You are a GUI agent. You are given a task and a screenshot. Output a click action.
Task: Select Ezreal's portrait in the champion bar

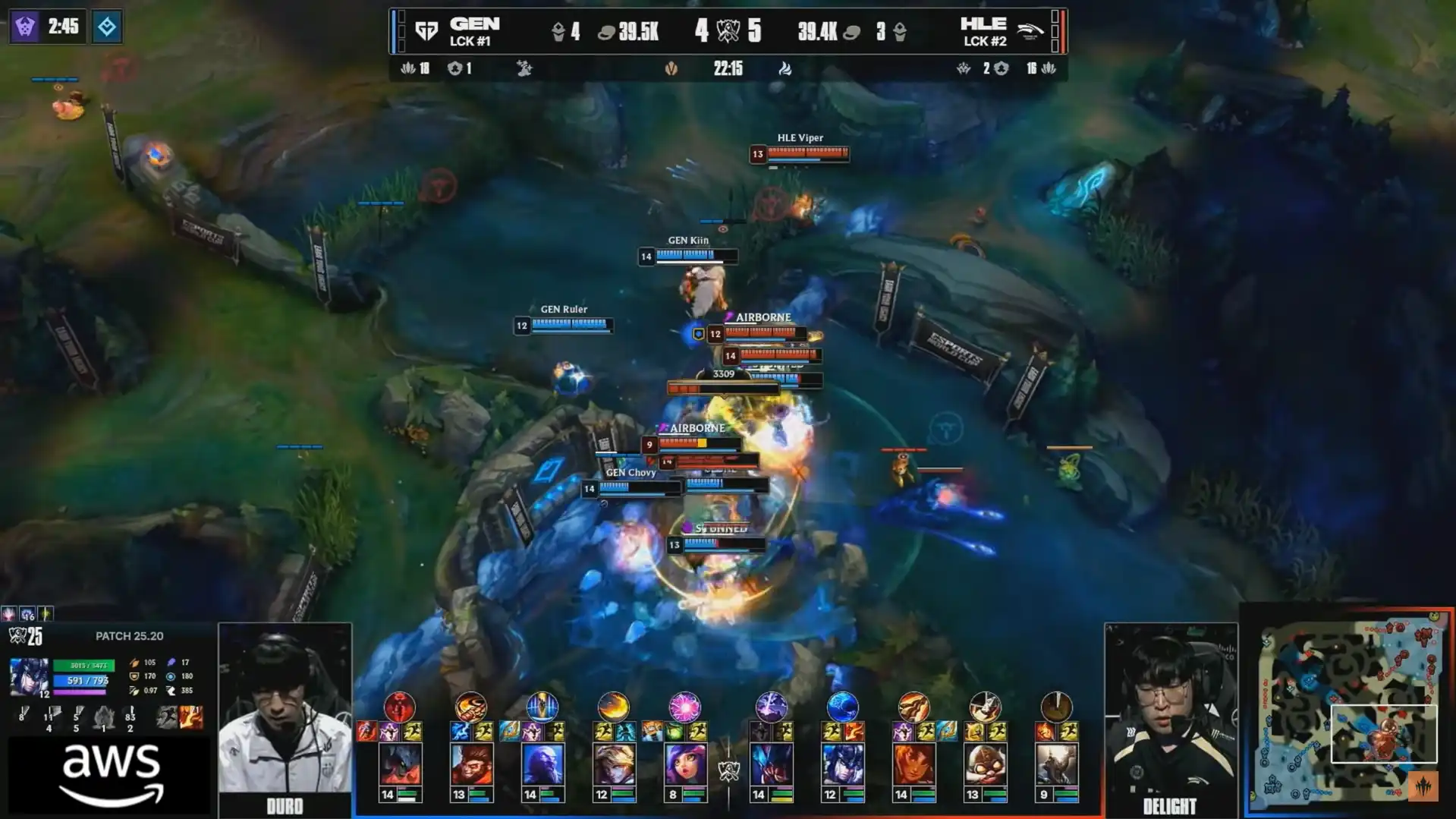(613, 764)
